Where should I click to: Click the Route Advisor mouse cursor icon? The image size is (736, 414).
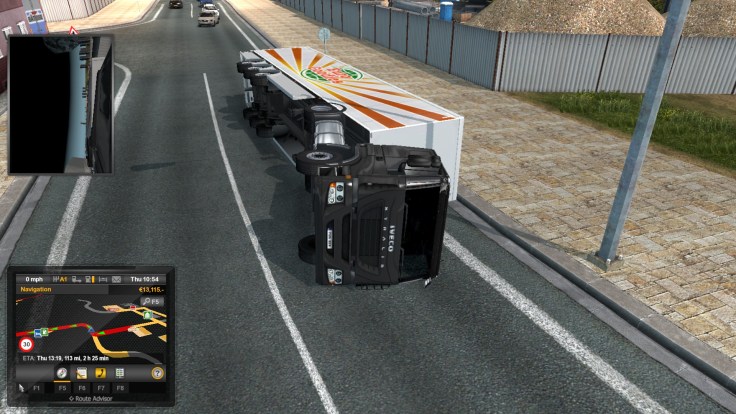[22, 386]
